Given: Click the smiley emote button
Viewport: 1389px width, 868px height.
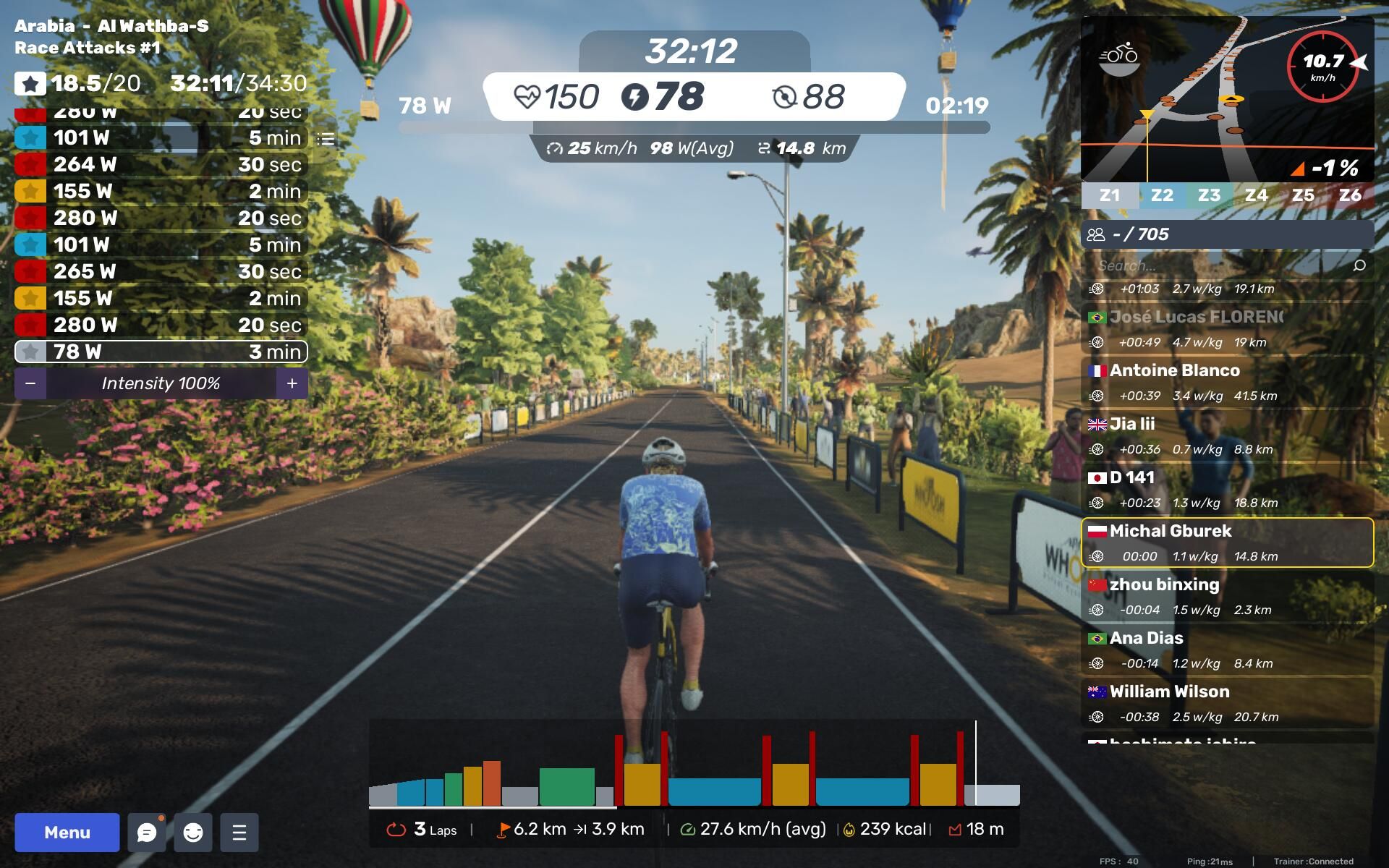Looking at the screenshot, I should tap(193, 832).
